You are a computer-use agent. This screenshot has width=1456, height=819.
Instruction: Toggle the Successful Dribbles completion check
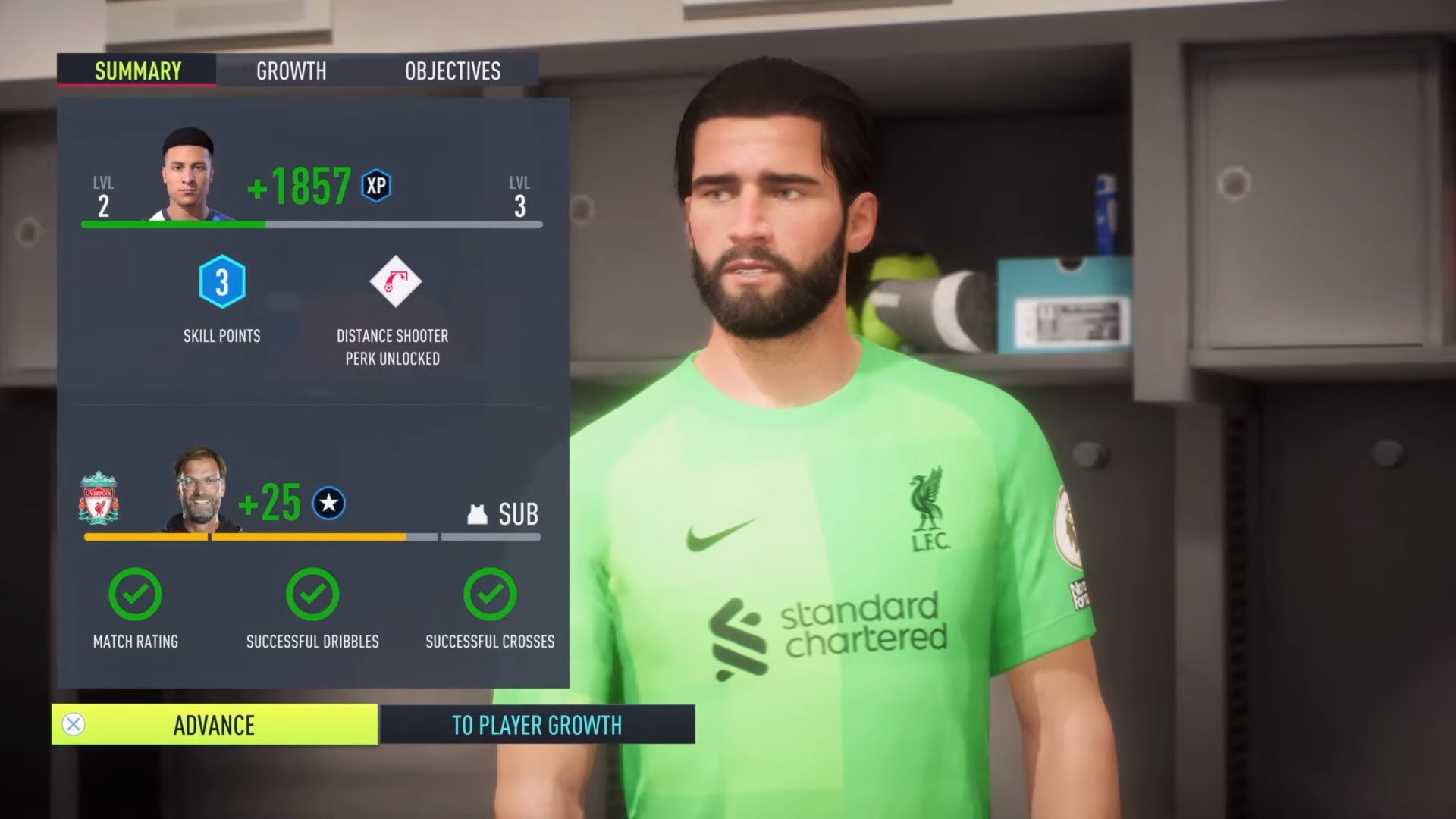tap(312, 595)
